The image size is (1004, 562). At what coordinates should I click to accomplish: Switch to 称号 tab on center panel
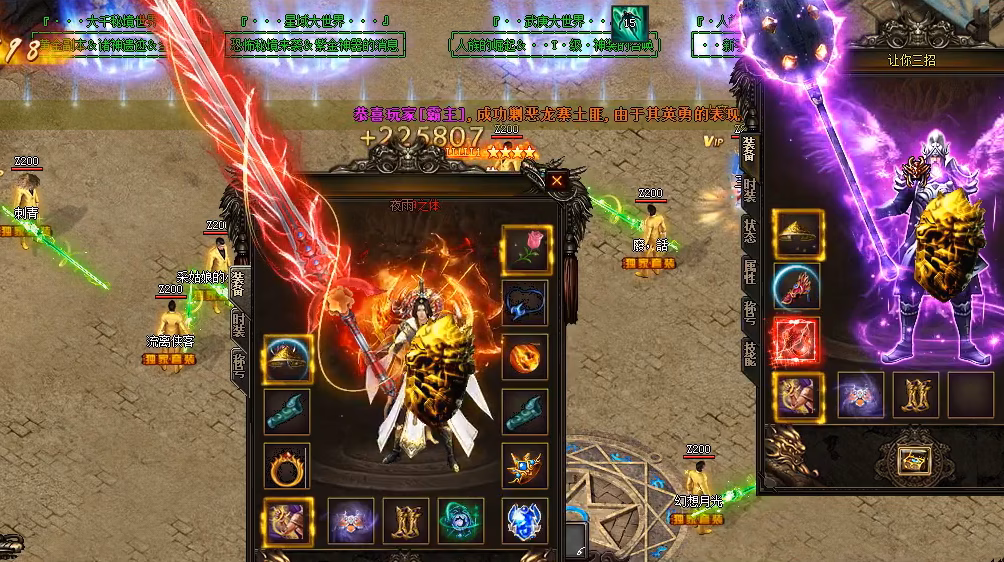238,362
